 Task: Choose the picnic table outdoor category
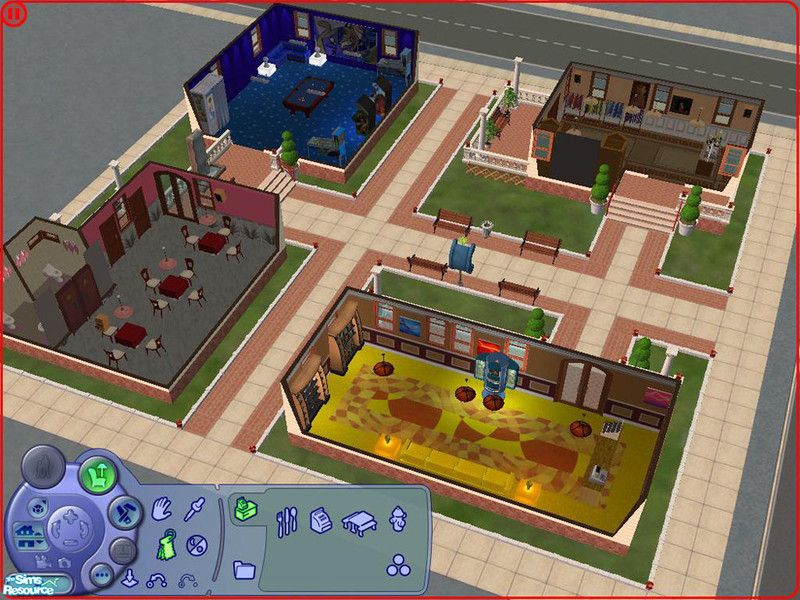tap(358, 519)
